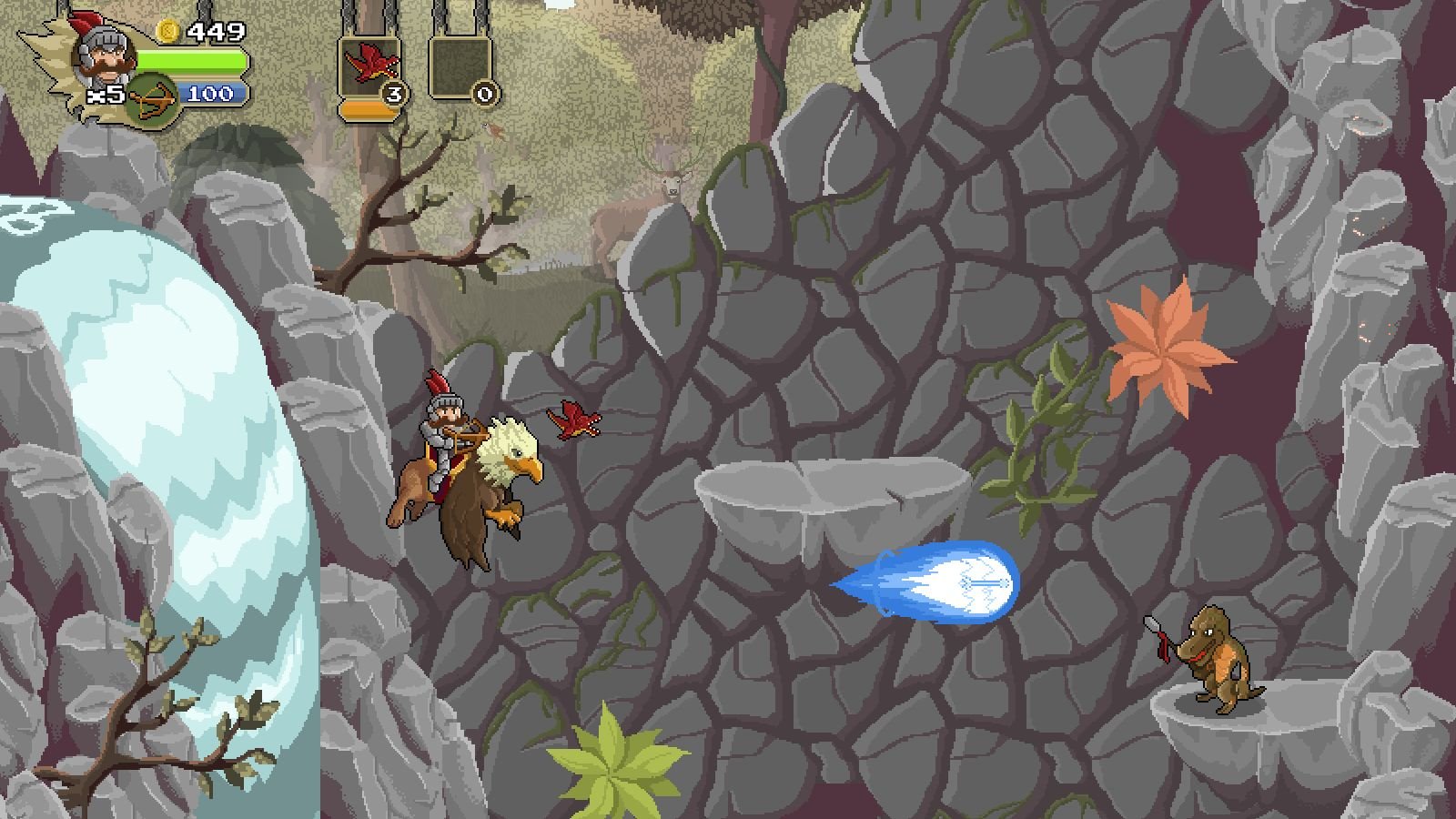Select the crossbow weapon icon
1456x819 pixels.
154,98
